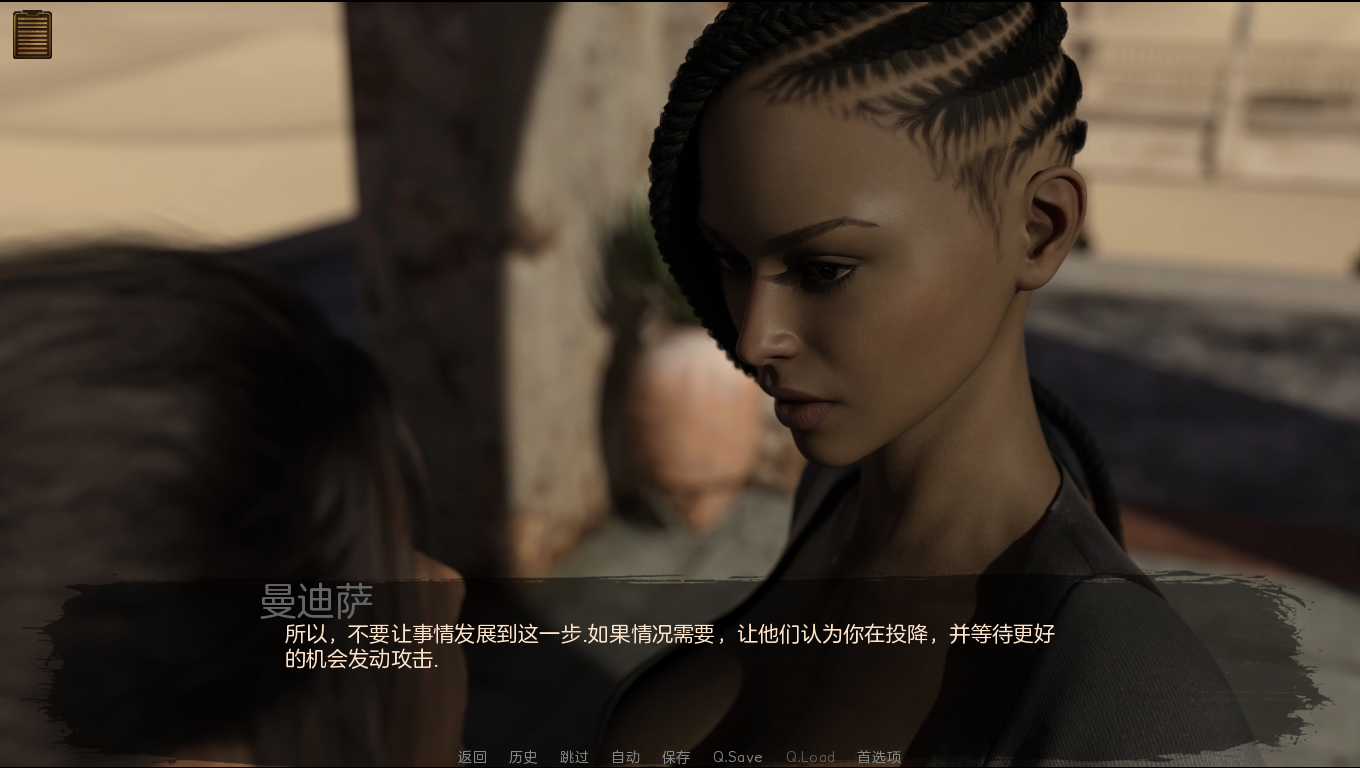Open the save screen from the quick menu
The width and height of the screenshot is (1360, 768).
click(x=676, y=757)
